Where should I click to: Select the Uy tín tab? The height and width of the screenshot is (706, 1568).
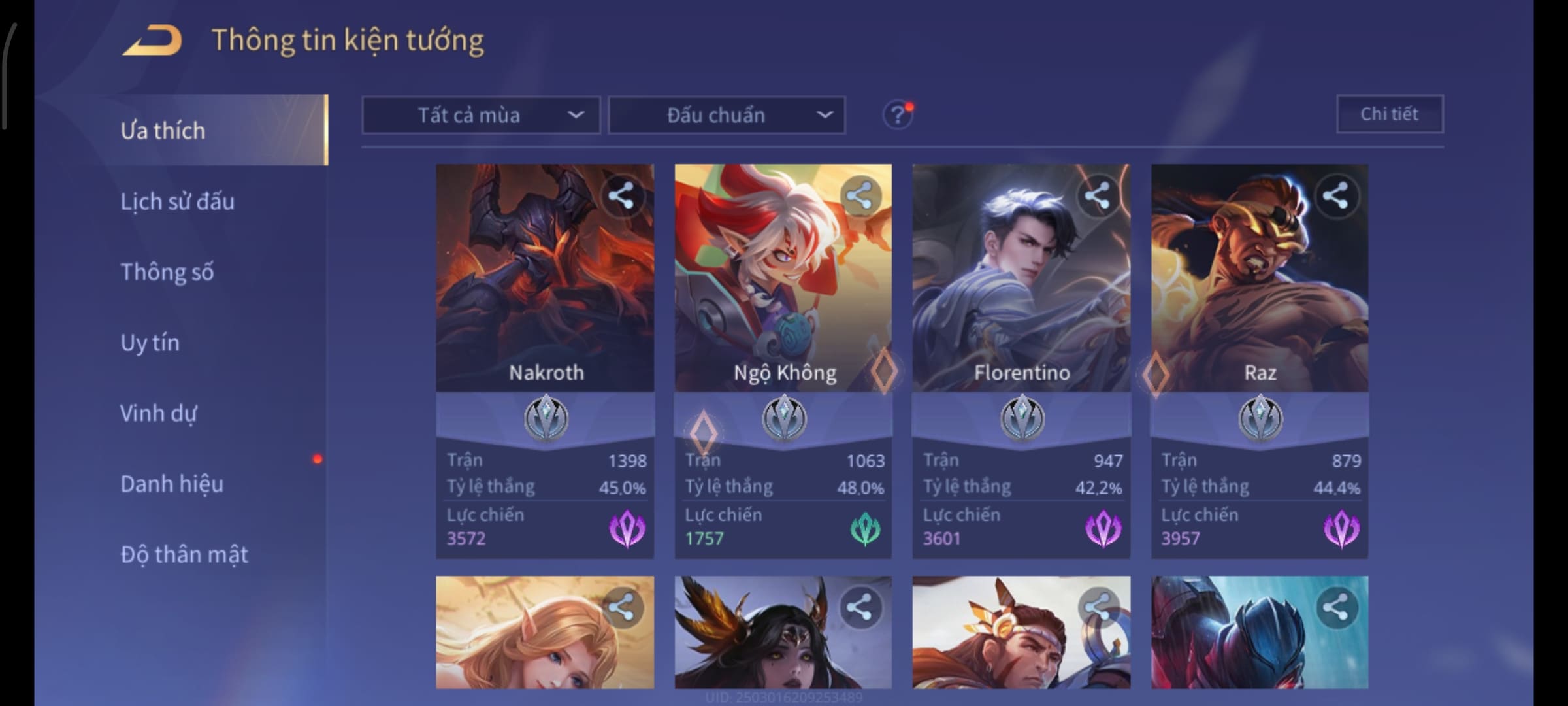150,343
